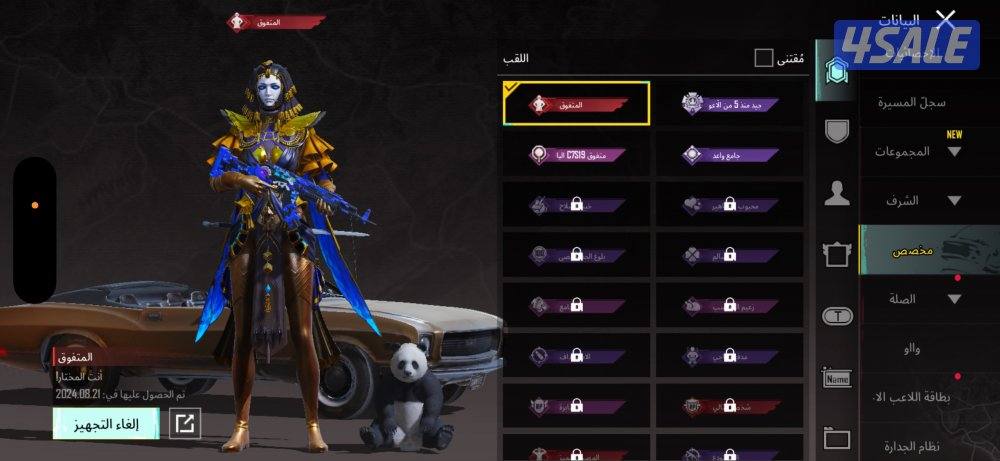This screenshot has height=461, width=1000.
Task: Select the equipped المتفوق title tile
Action: [577, 104]
